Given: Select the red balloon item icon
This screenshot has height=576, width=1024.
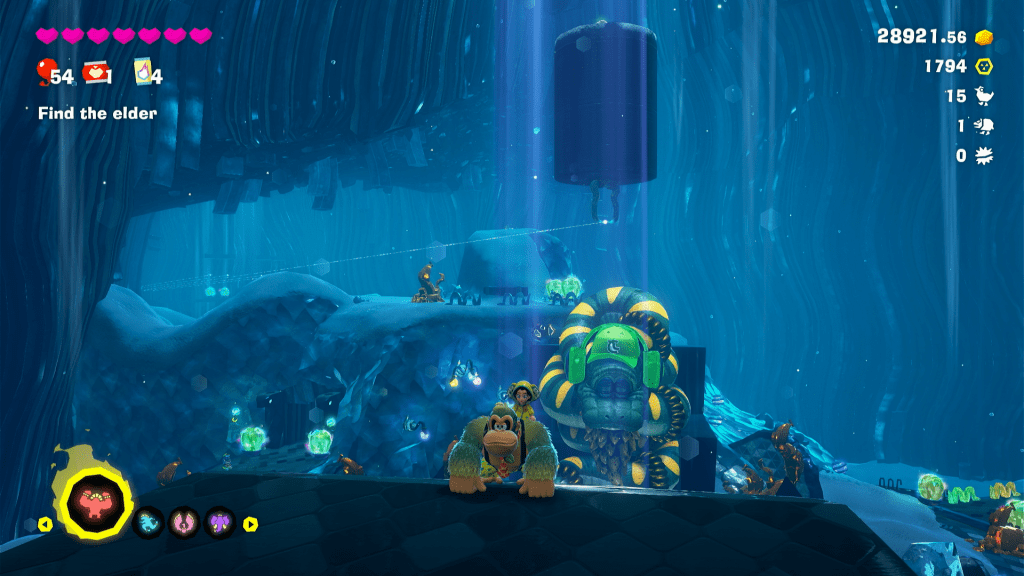Looking at the screenshot, I should click(44, 72).
